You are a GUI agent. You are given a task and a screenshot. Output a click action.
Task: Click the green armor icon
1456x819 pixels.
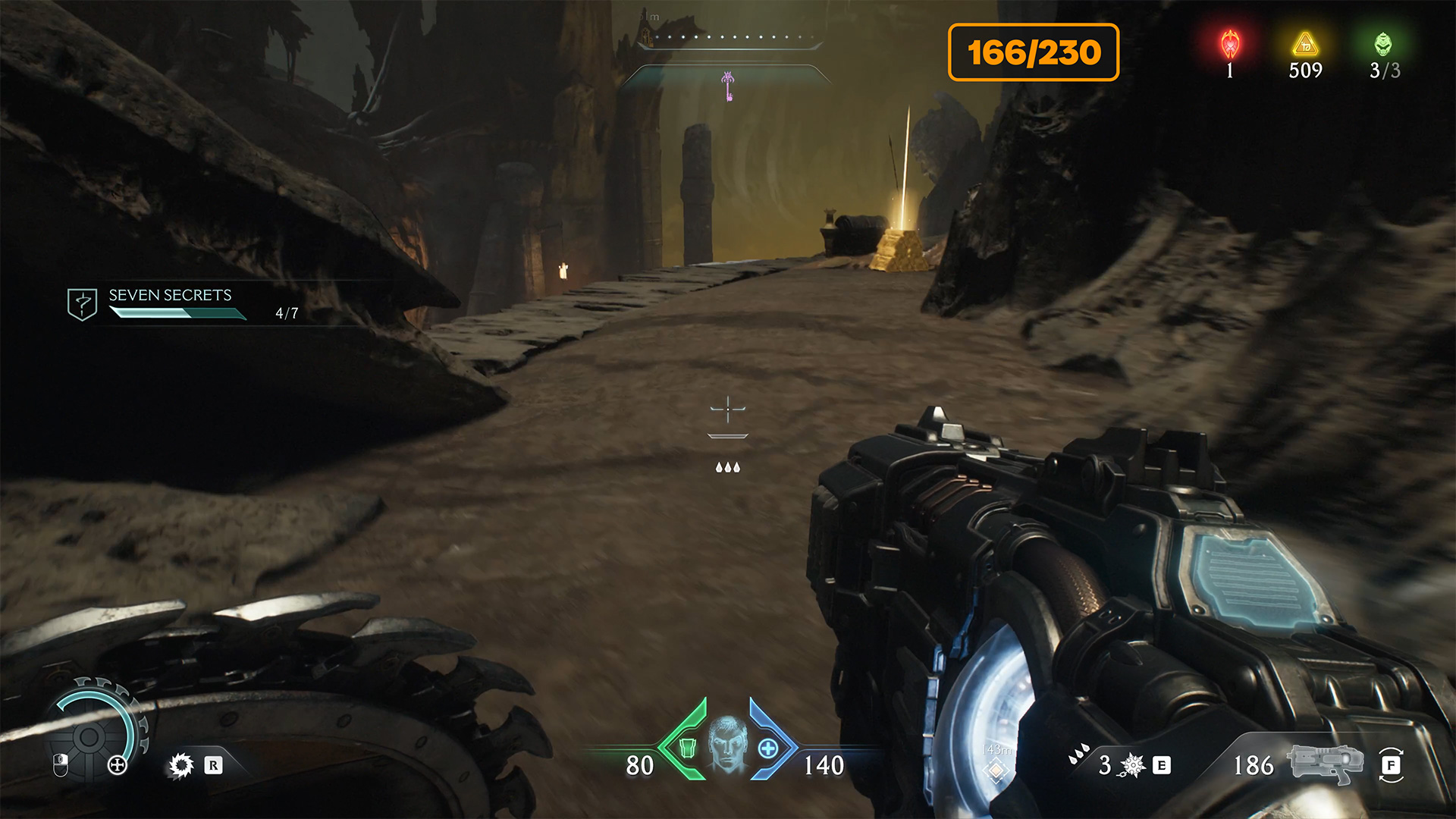[687, 748]
